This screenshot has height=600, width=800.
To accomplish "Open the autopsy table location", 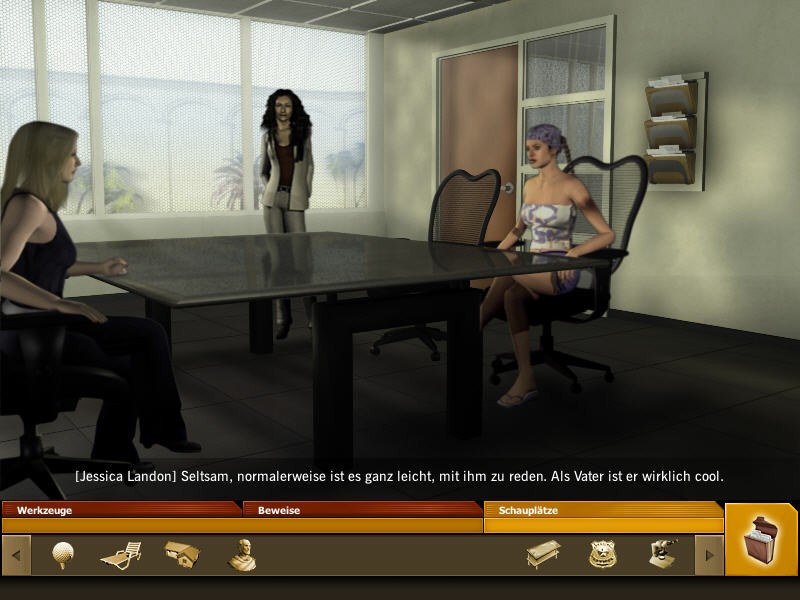I will click(543, 554).
